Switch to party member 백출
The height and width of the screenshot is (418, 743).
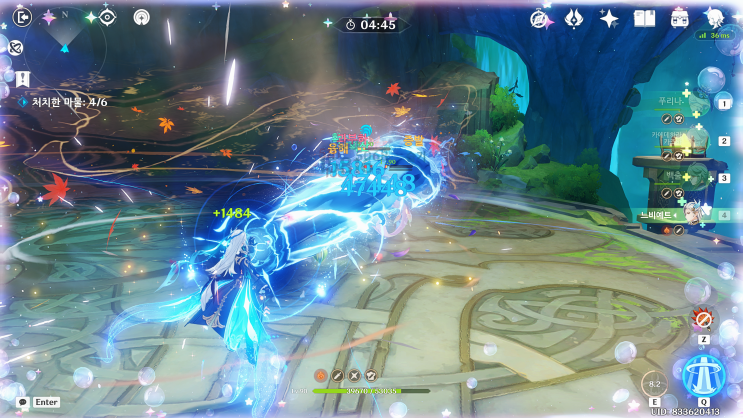(680, 178)
